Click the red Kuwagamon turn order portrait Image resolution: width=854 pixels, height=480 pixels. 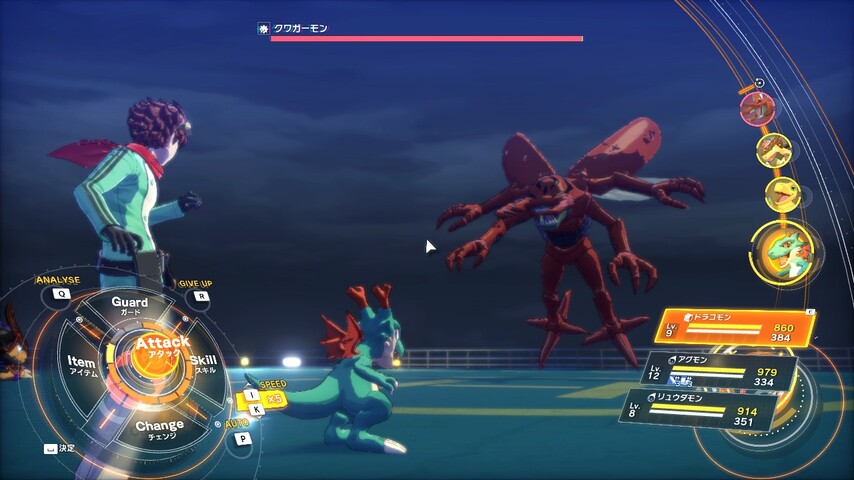coord(756,107)
